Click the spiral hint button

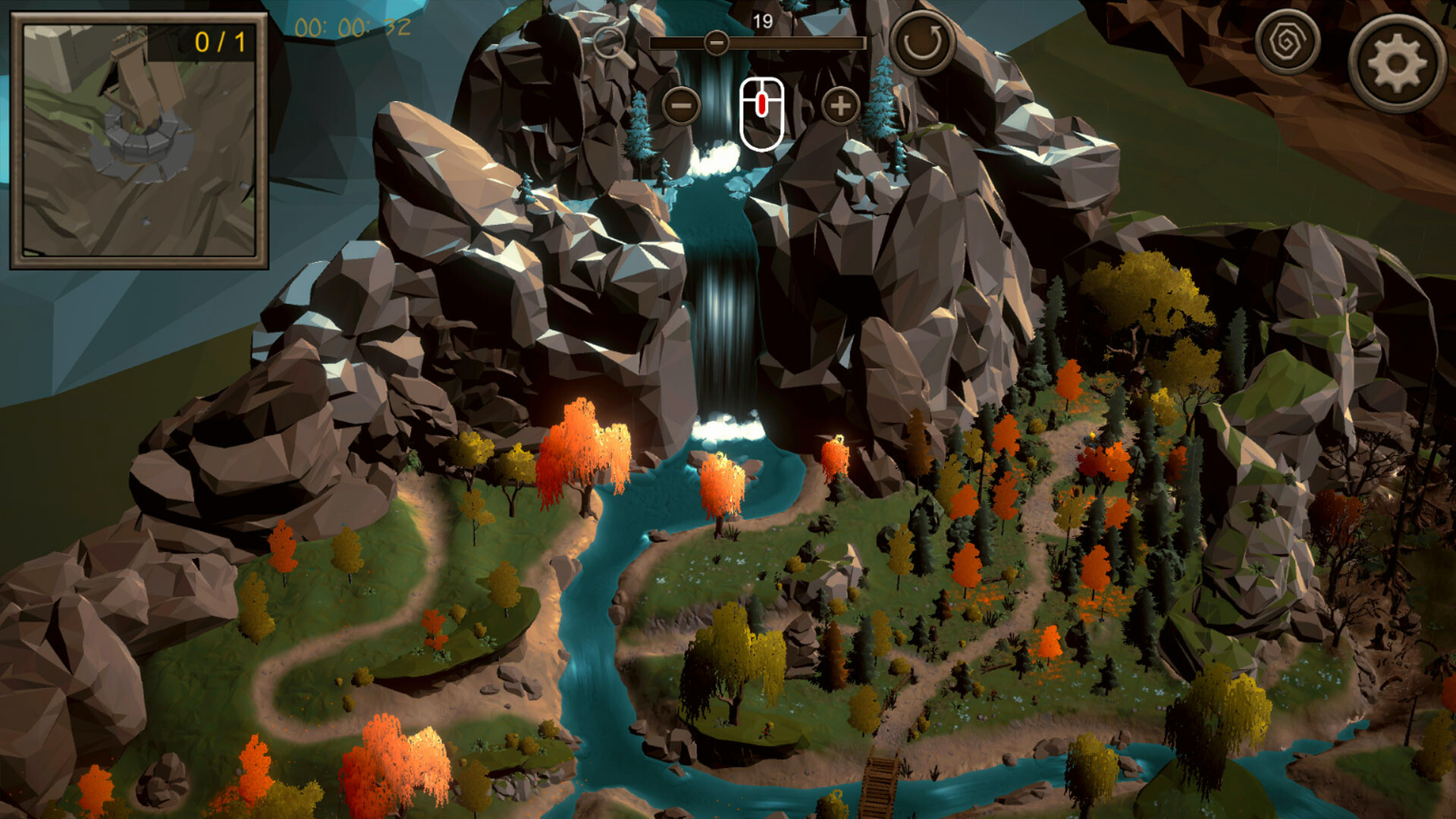coord(1286,42)
